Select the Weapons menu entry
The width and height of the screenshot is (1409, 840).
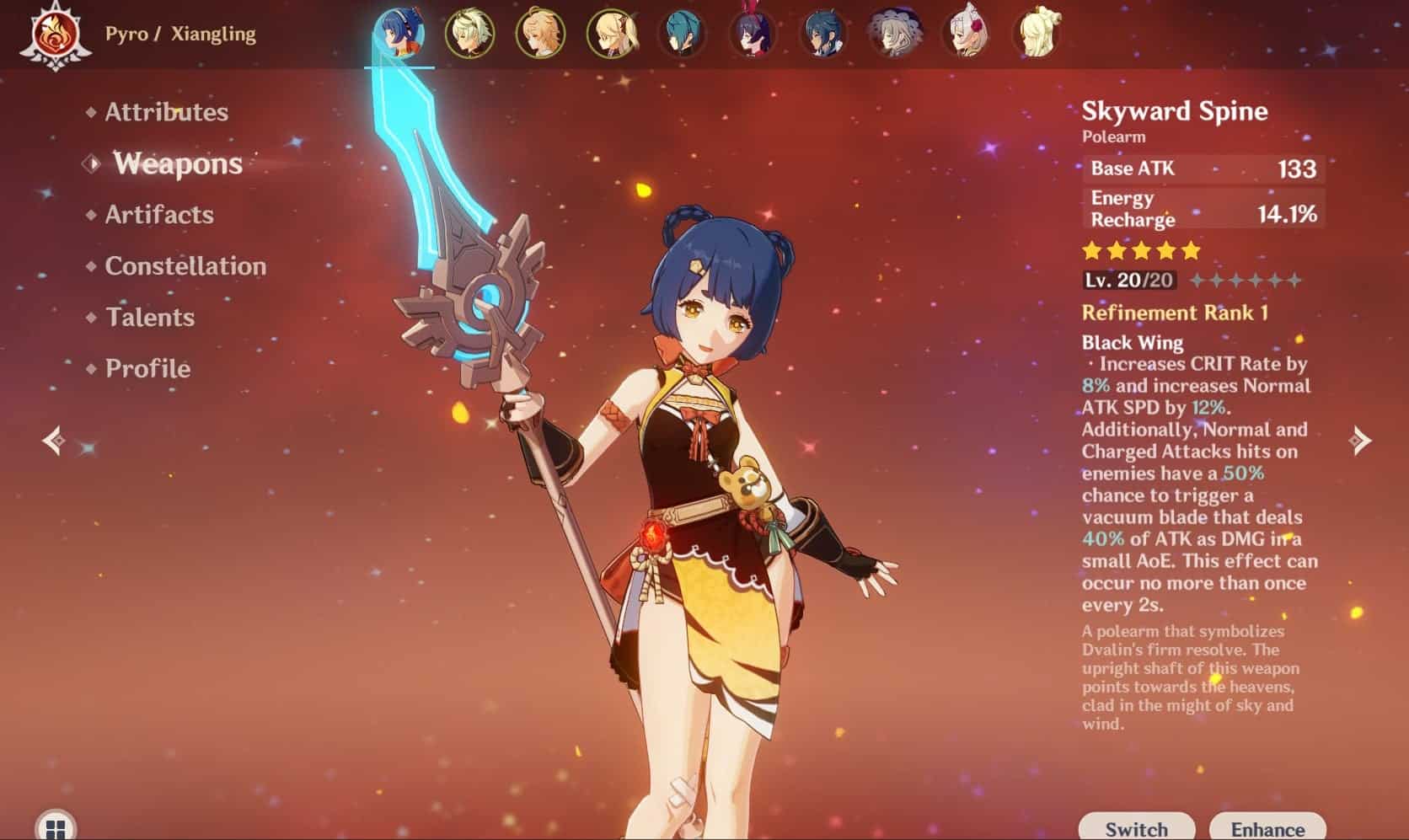[178, 163]
